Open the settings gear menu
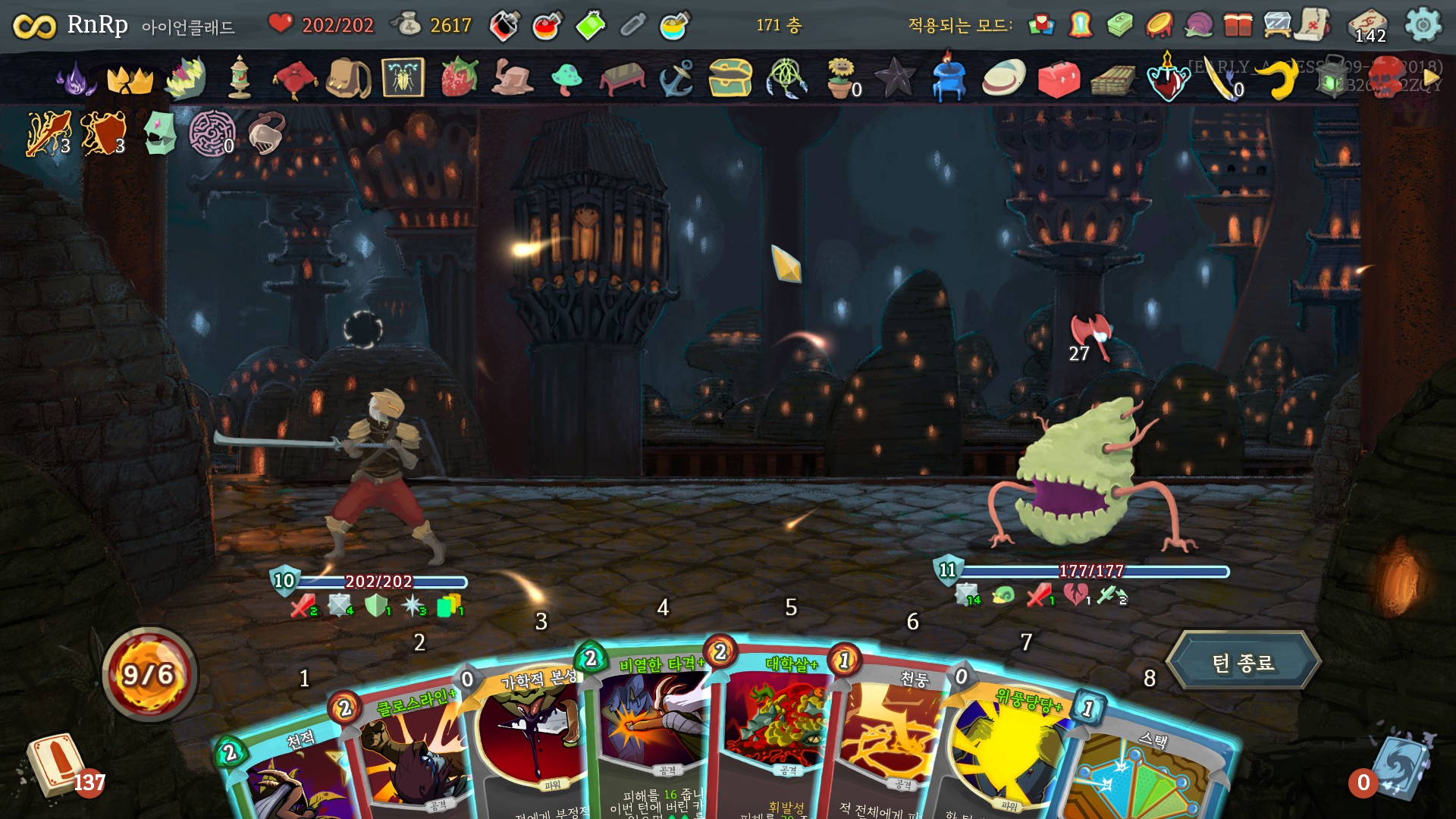This screenshot has height=819, width=1456. (x=1423, y=25)
